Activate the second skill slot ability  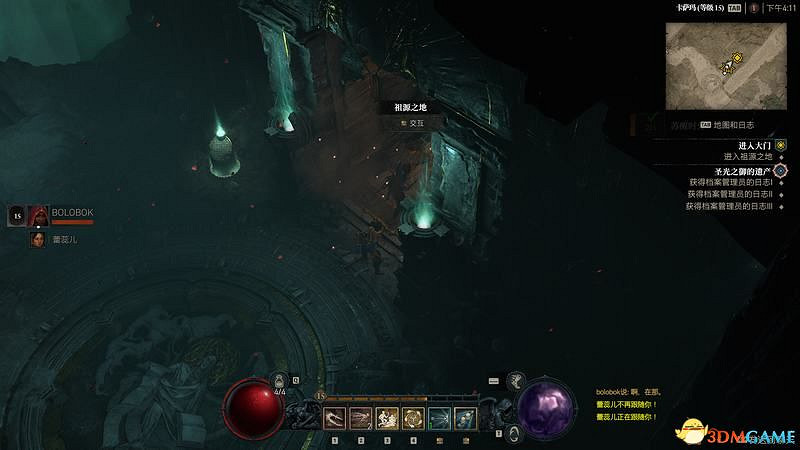point(360,418)
